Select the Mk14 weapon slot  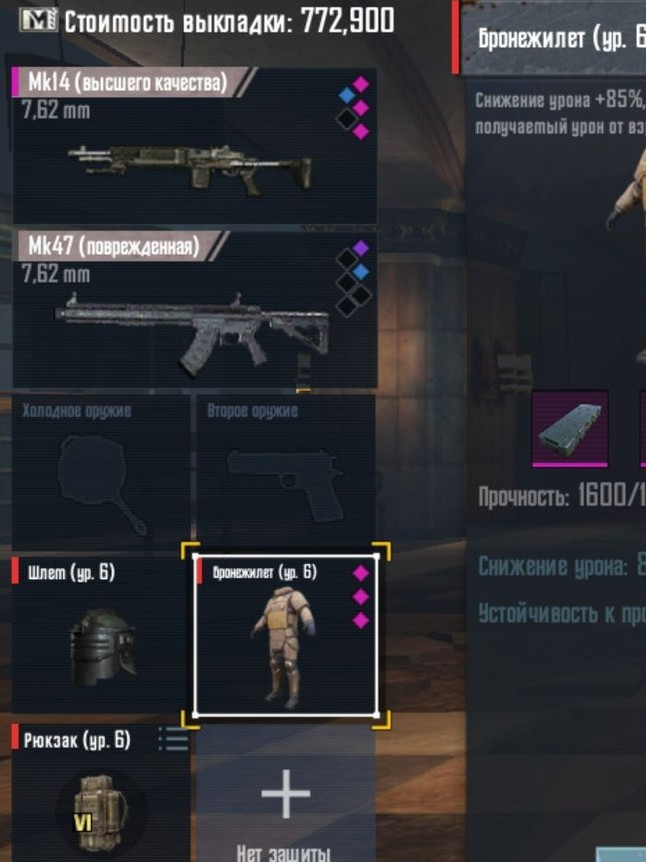[194, 146]
